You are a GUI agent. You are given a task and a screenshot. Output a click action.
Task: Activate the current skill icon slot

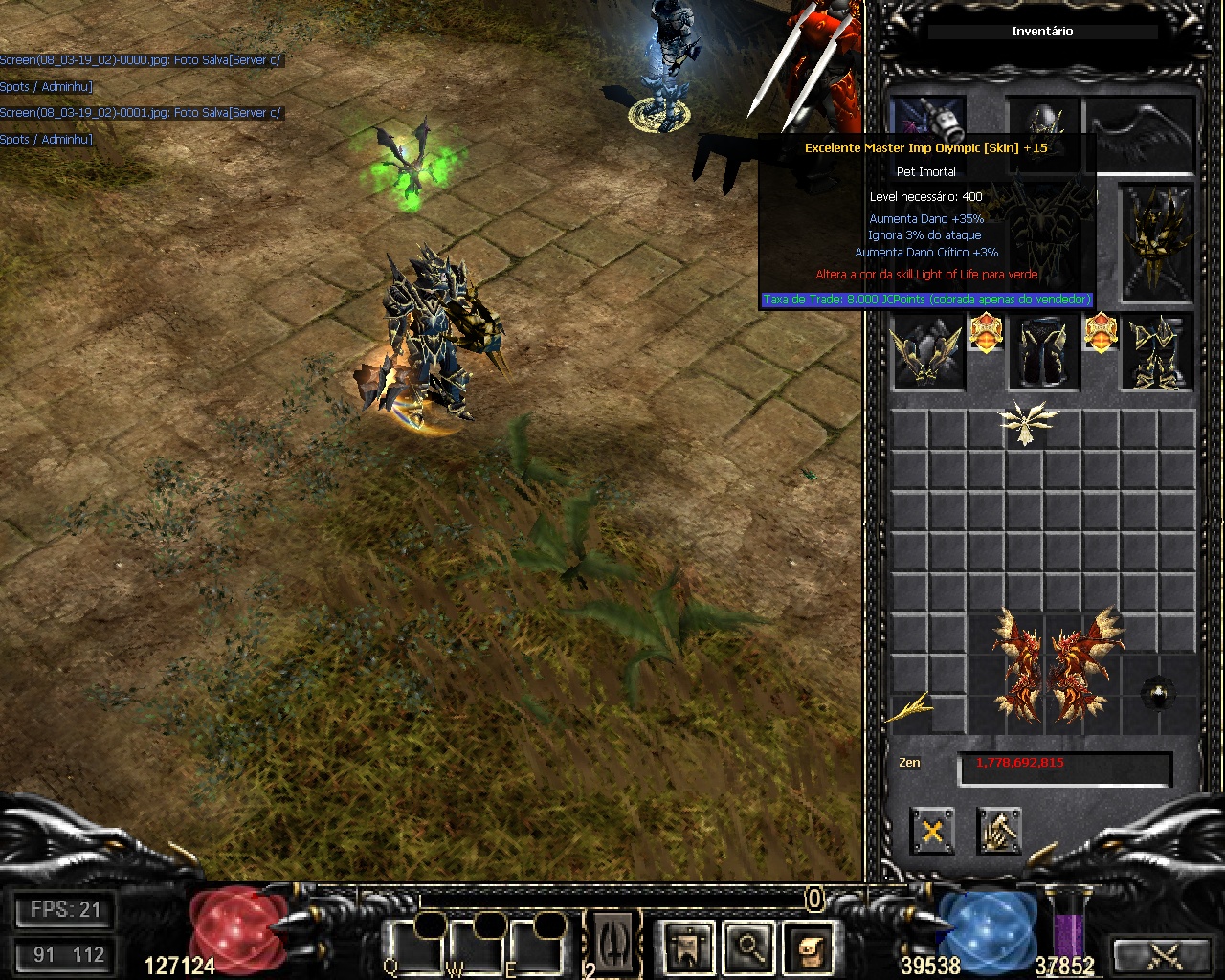[x=613, y=944]
